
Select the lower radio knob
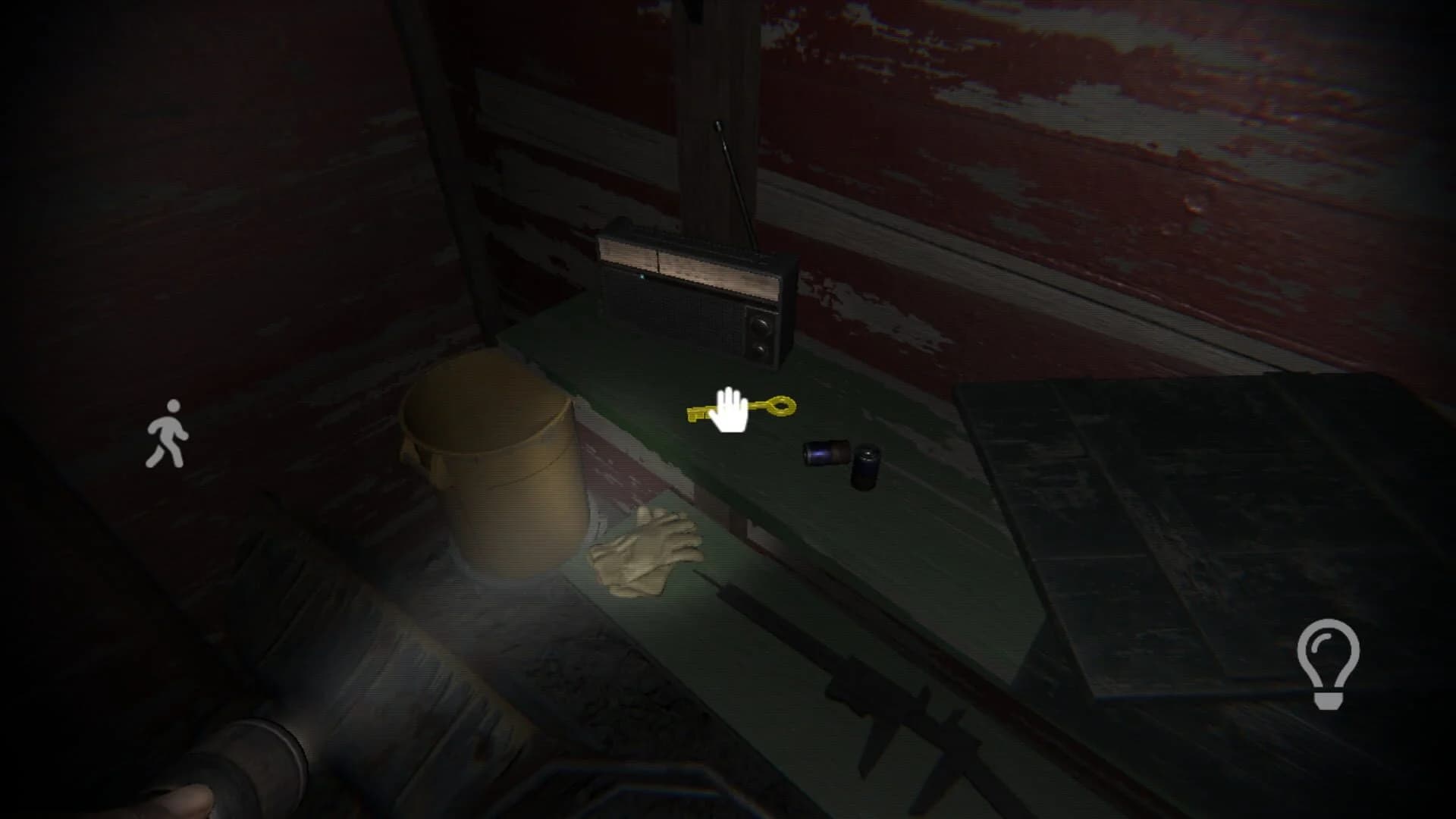(x=759, y=350)
